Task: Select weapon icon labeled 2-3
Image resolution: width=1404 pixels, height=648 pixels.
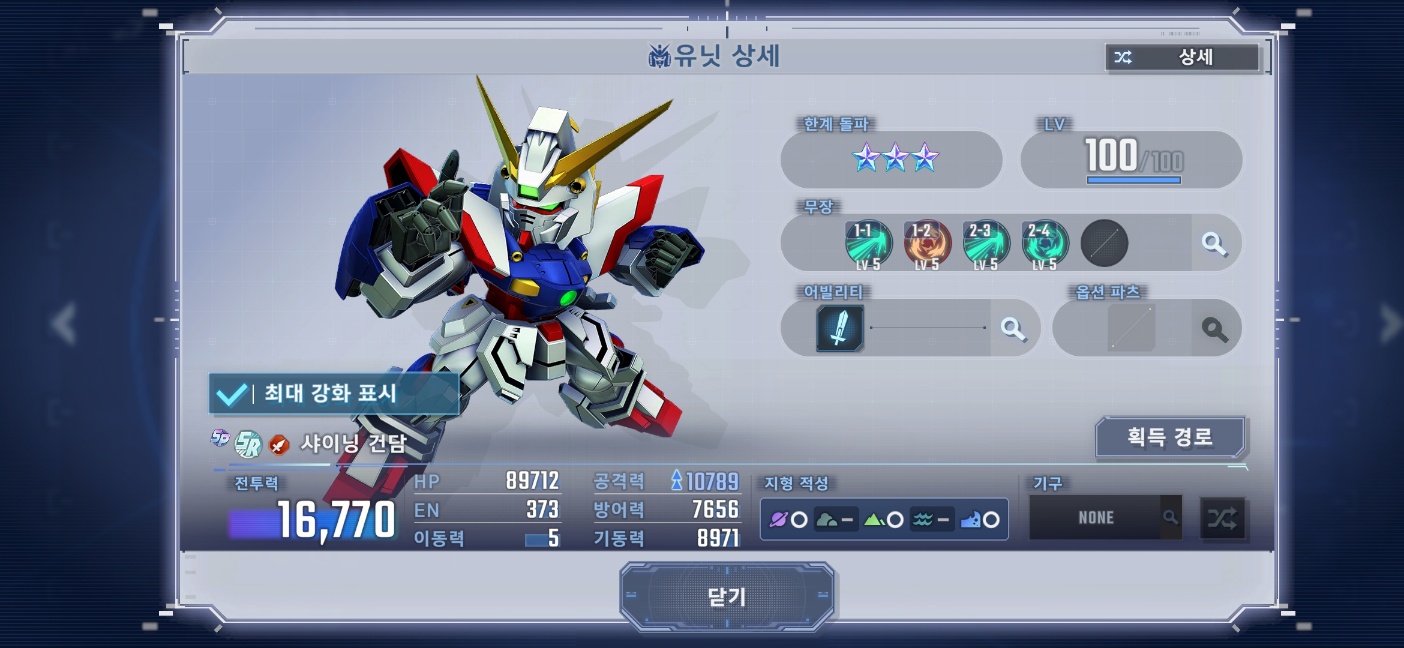Action: [x=986, y=244]
